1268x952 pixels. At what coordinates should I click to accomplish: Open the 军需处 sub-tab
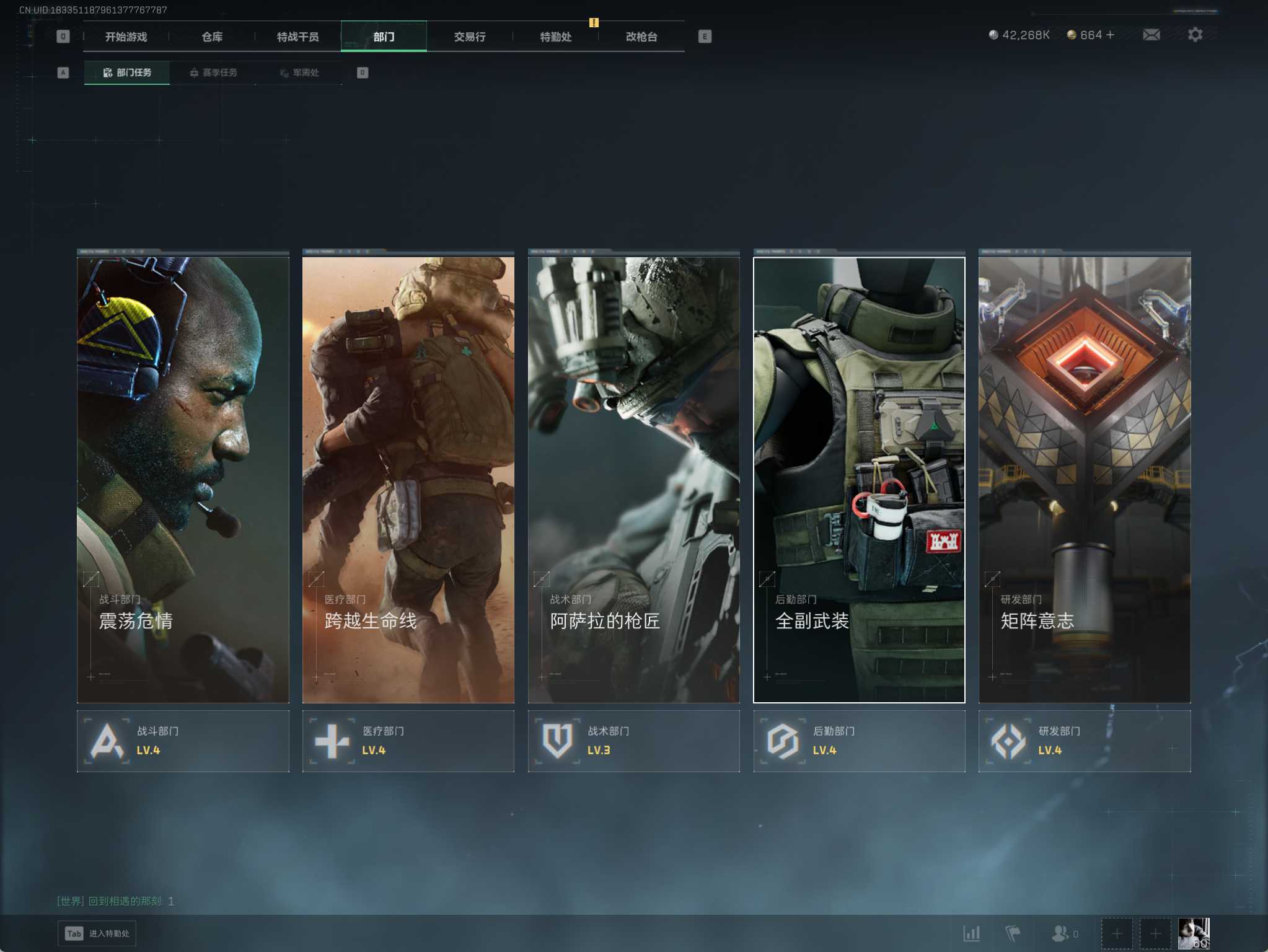(x=299, y=73)
